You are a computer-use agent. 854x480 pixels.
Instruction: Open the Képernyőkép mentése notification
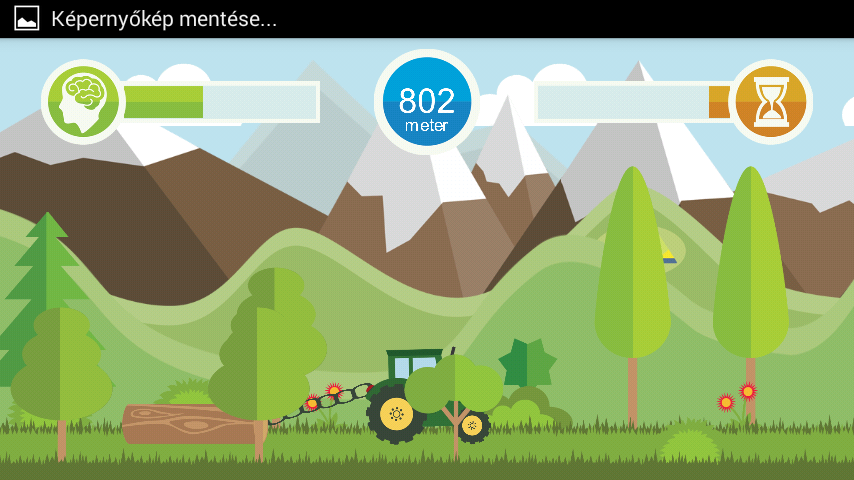164,19
